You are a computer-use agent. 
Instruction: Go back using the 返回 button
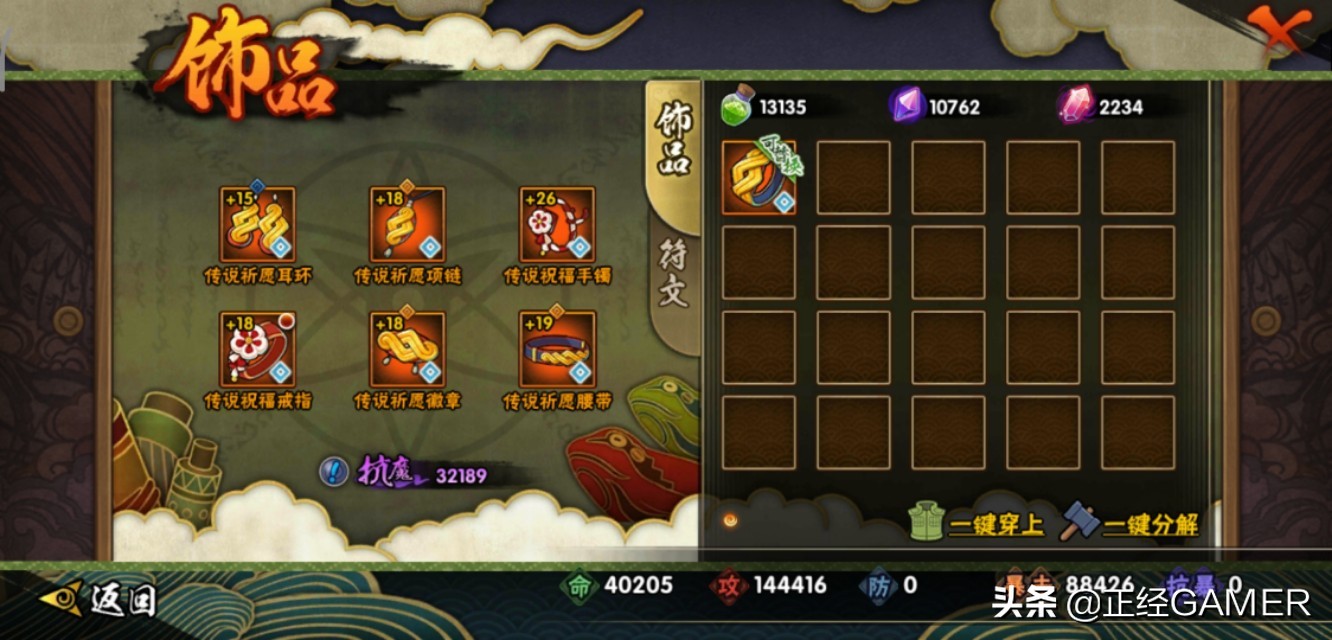(100, 599)
